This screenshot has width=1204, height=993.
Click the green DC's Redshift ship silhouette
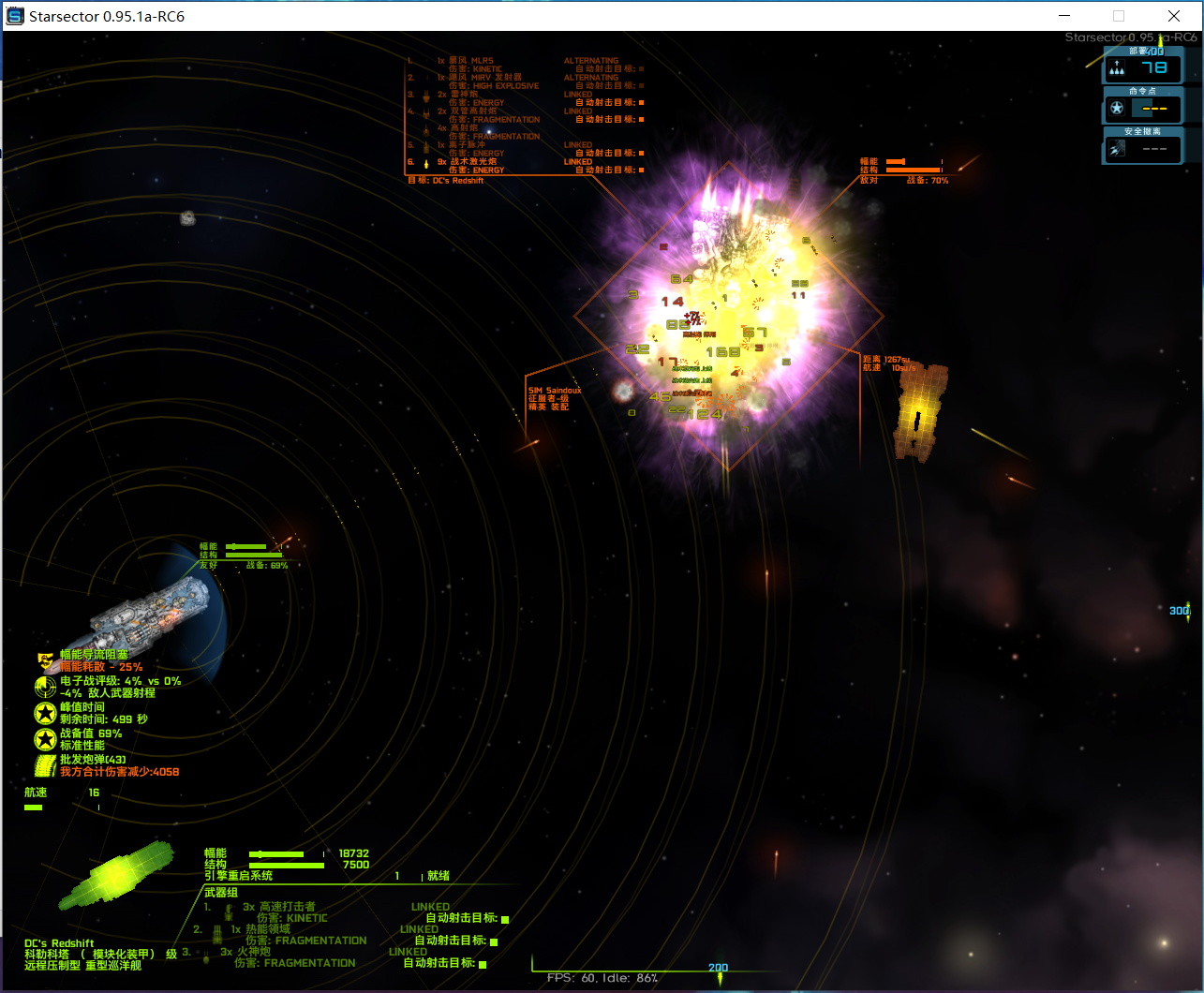[x=117, y=876]
